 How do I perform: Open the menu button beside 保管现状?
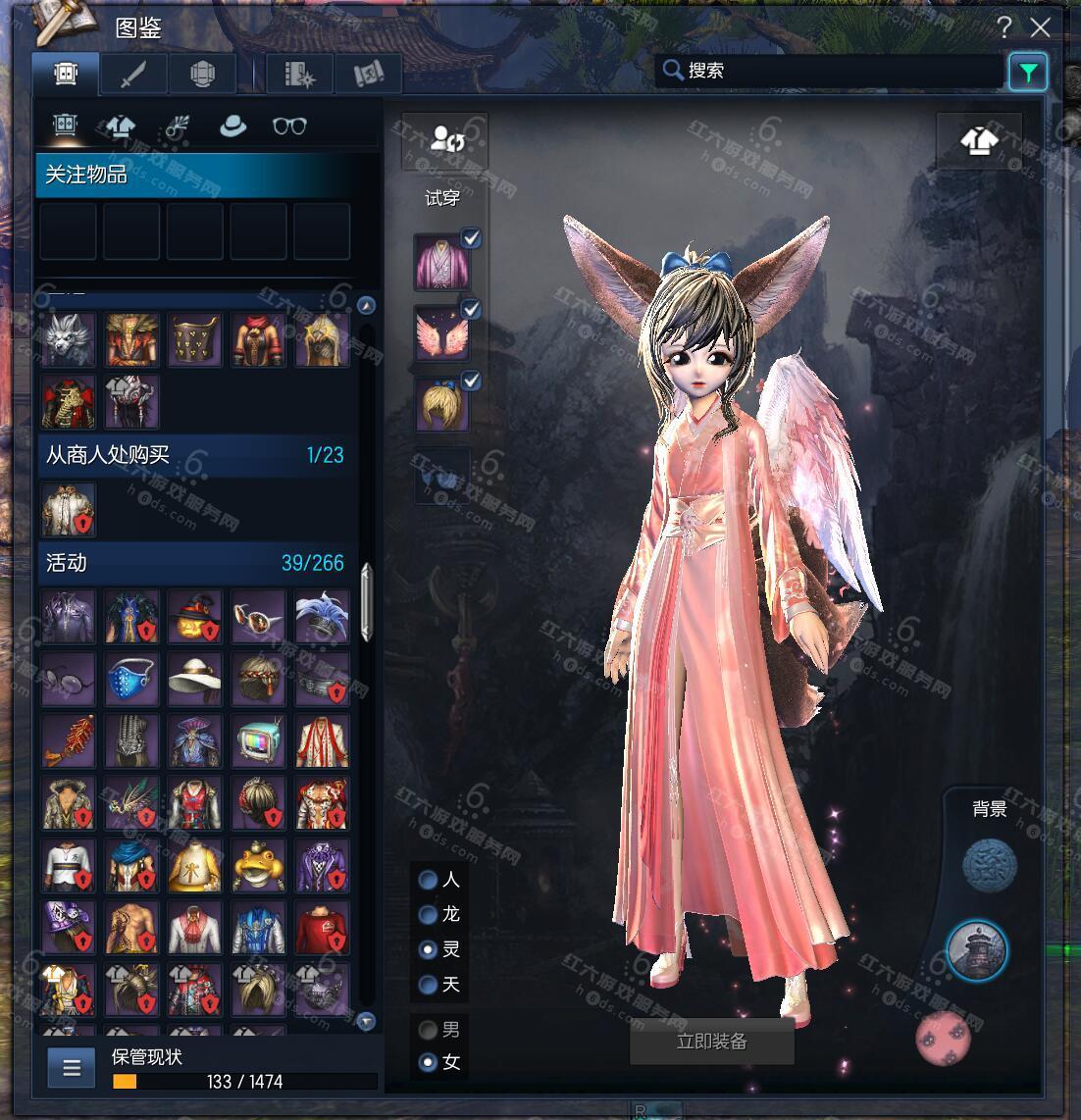tap(72, 1068)
